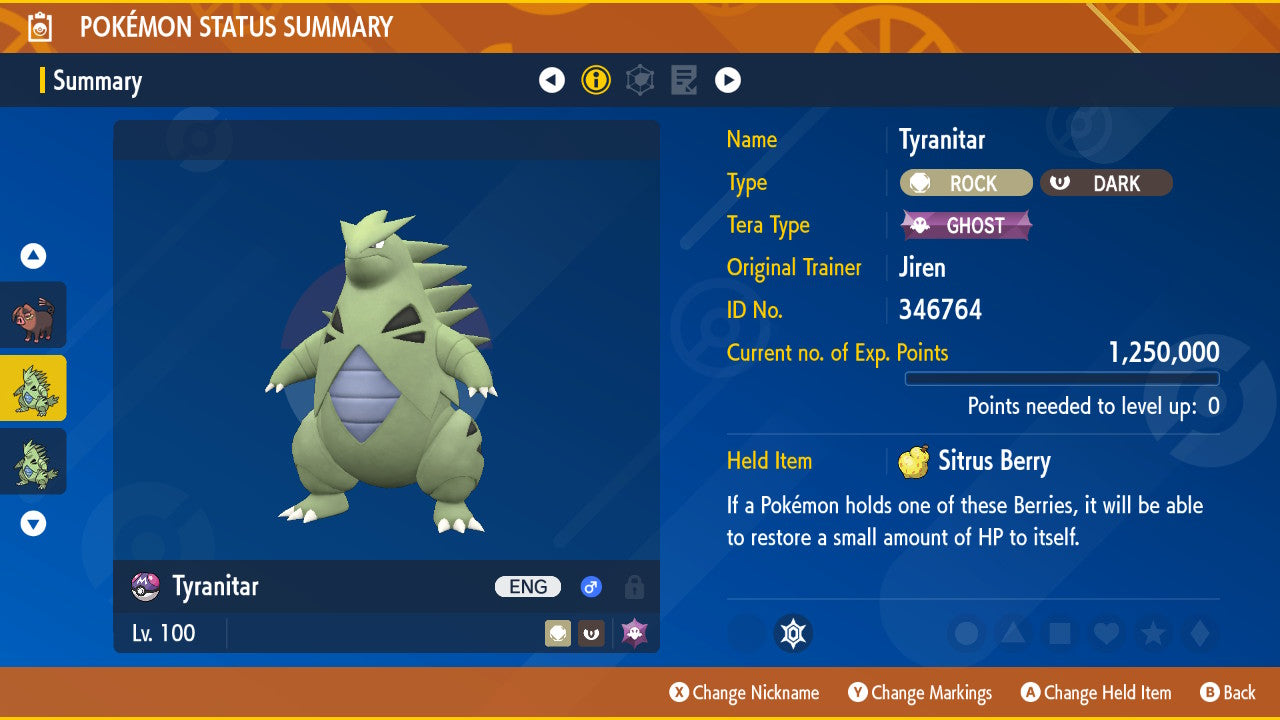Click Change Nickname option
Image resolution: width=1280 pixels, height=720 pixels.
tap(745, 693)
